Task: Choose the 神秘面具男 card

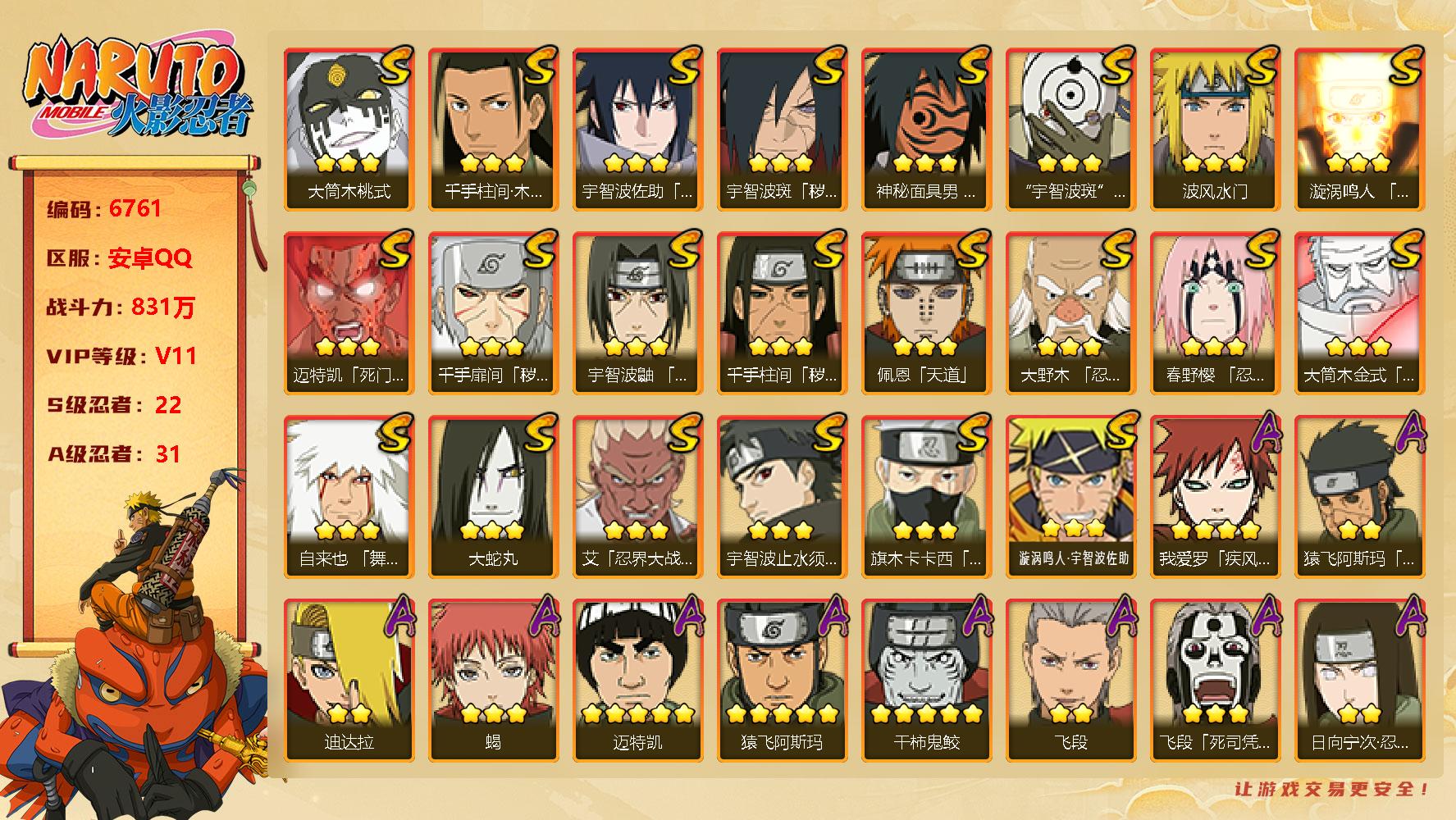Action: [x=926, y=129]
